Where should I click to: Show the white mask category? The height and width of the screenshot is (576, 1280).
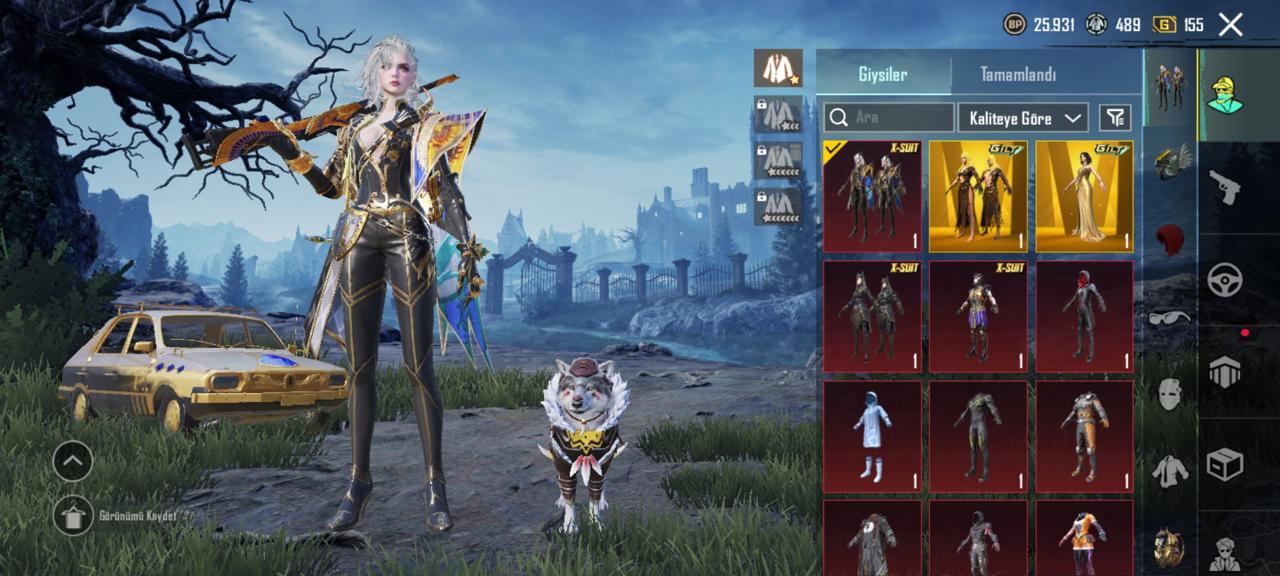point(1169,393)
